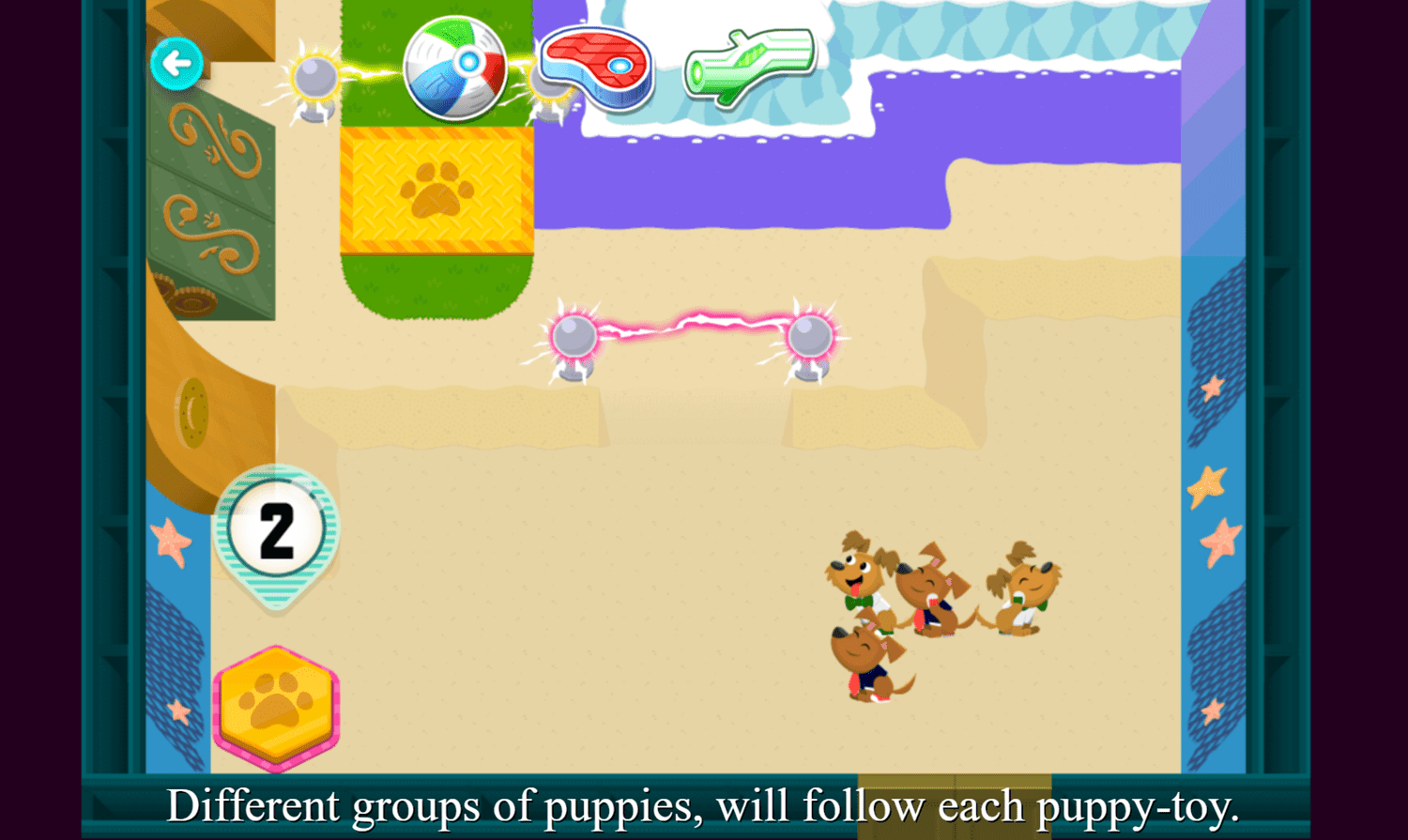Click the small starfish near the bottom-left corner
The width and height of the screenshot is (1408, 840).
click(x=177, y=710)
